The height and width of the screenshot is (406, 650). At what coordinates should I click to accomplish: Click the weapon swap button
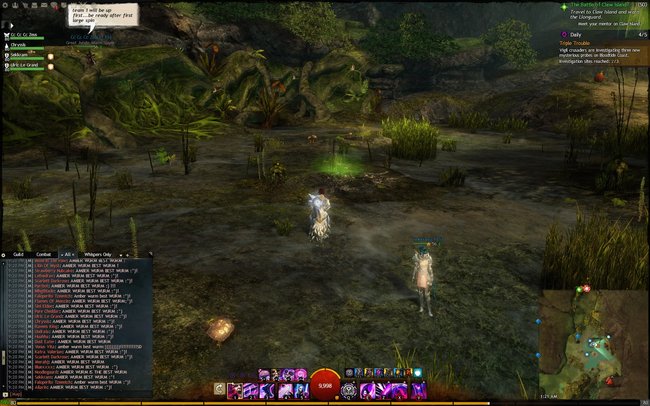click(221, 388)
